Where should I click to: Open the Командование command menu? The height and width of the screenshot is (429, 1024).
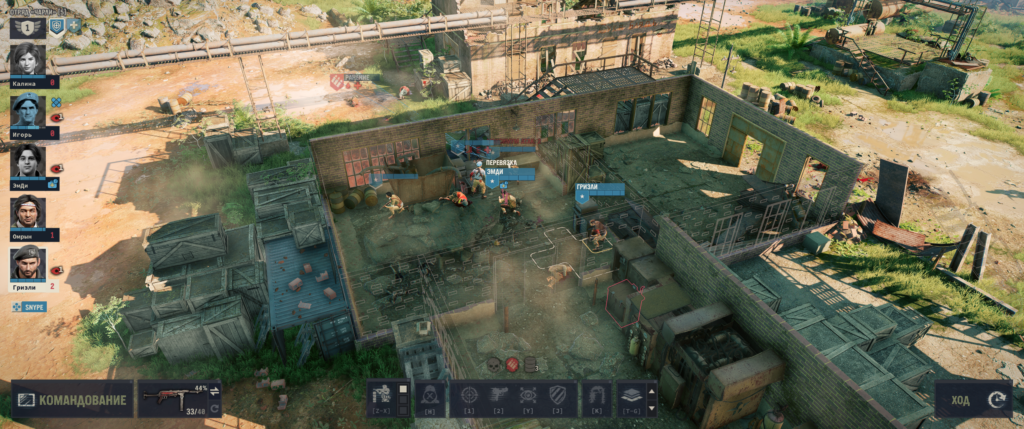click(x=72, y=399)
